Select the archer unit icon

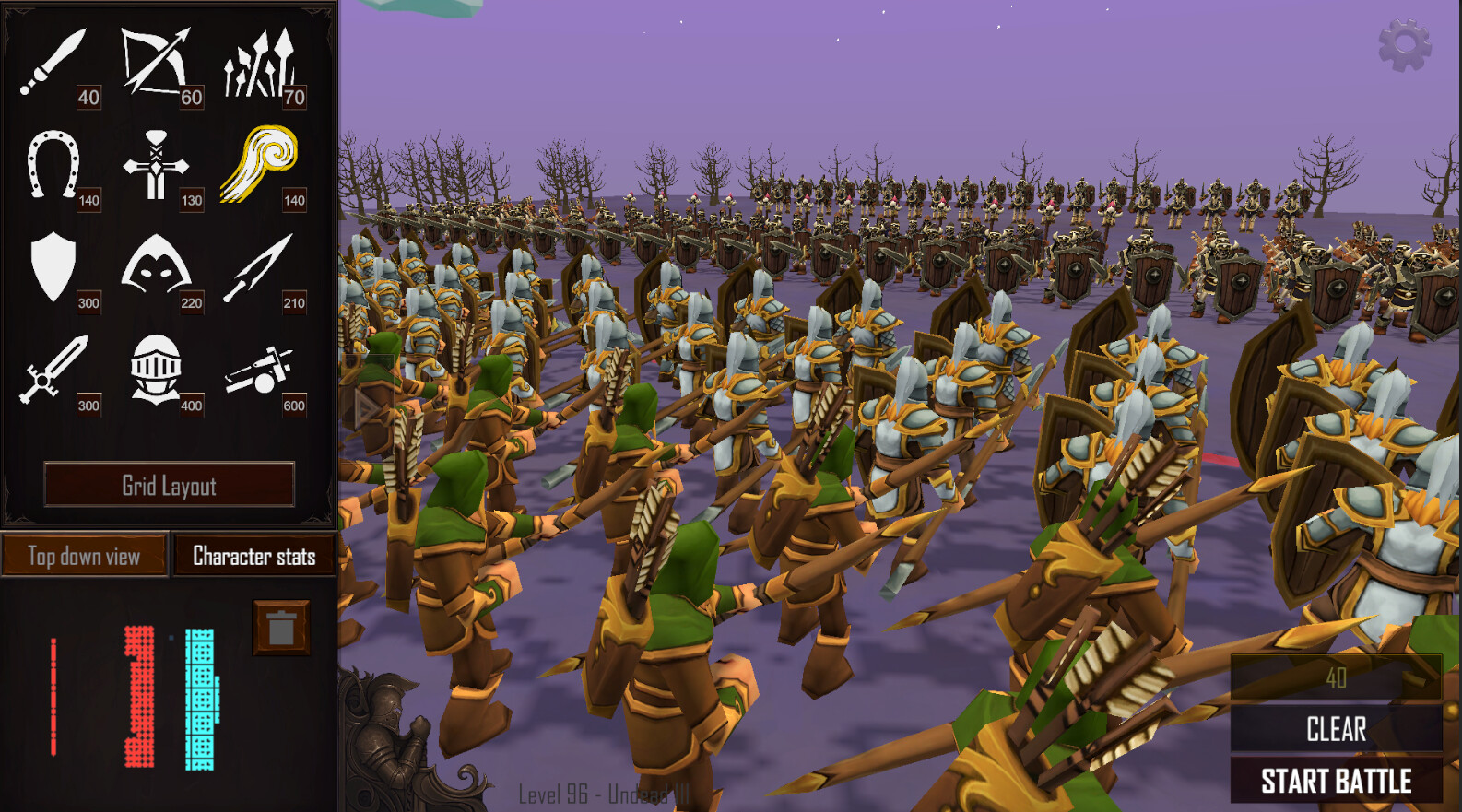(x=157, y=60)
